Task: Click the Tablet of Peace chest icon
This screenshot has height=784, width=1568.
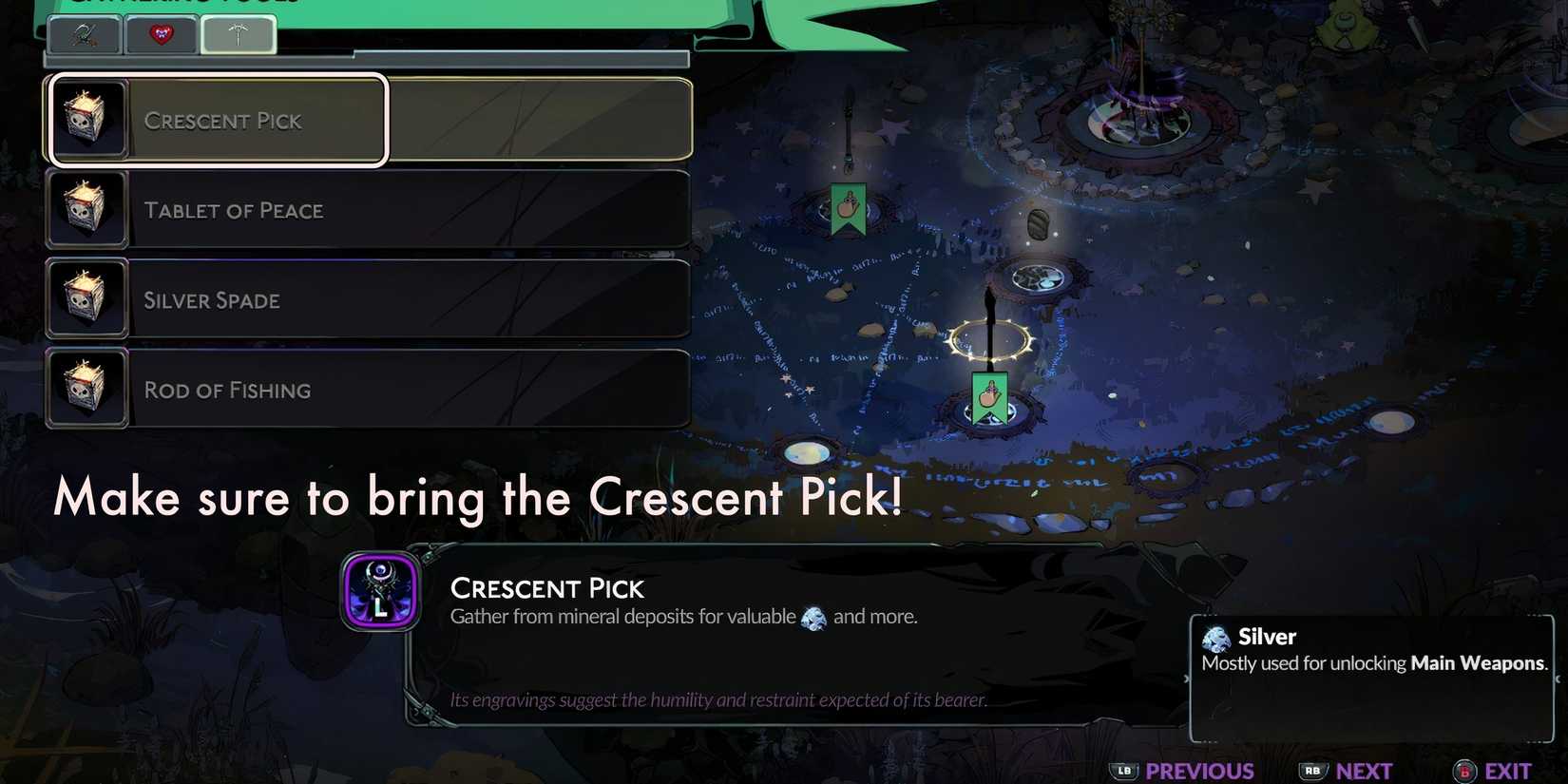Action: point(86,208)
